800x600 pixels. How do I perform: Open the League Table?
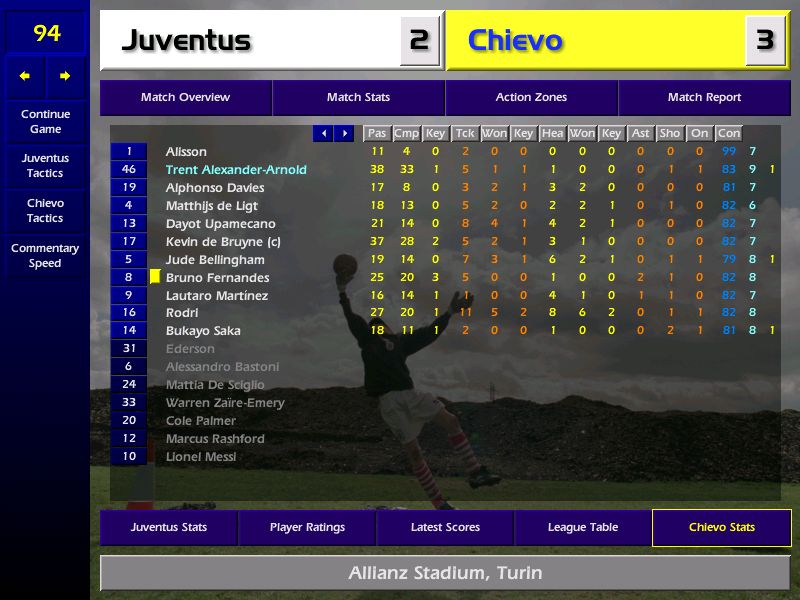coord(583,527)
